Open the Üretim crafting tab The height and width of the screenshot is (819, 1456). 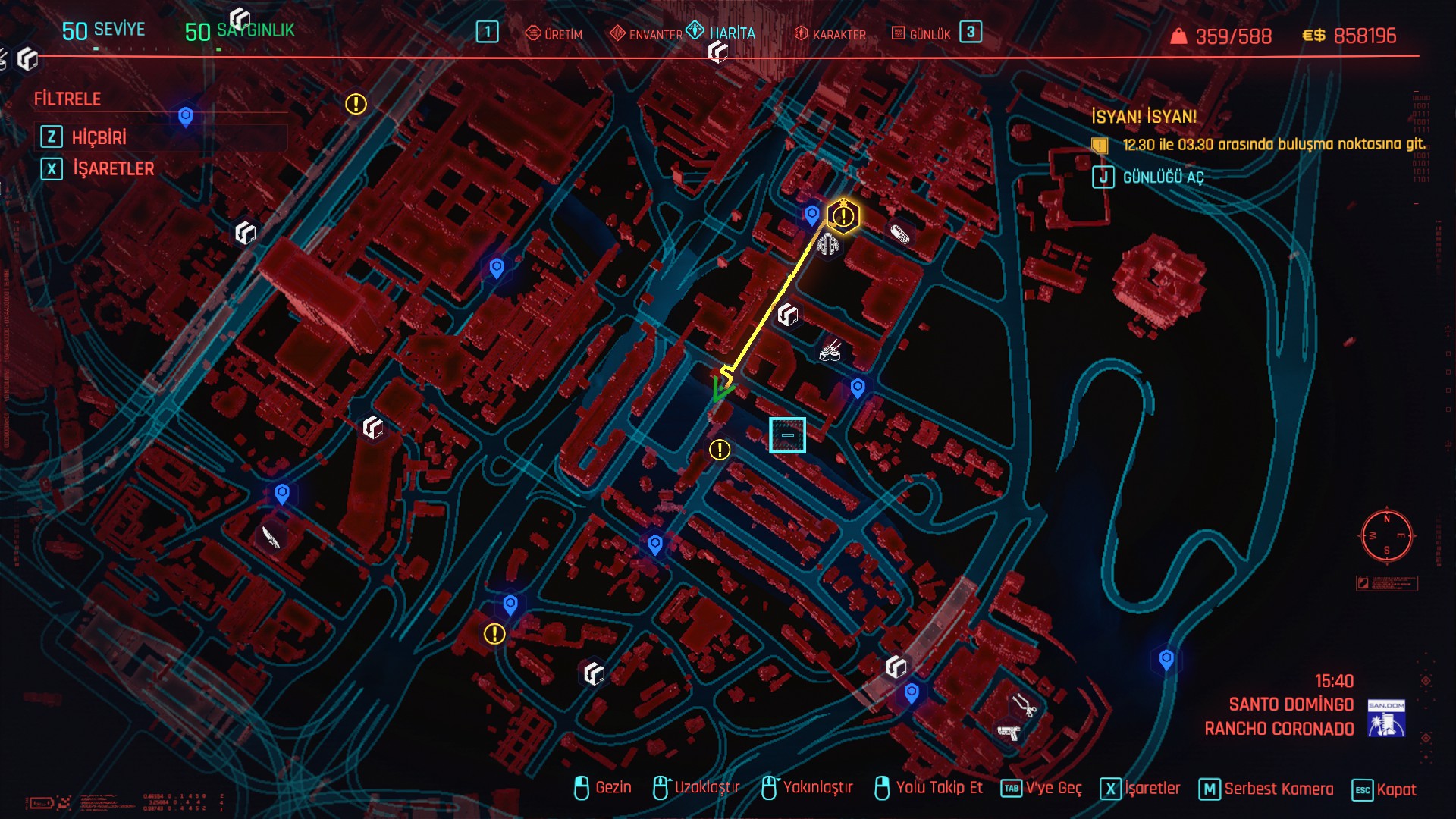tap(554, 34)
